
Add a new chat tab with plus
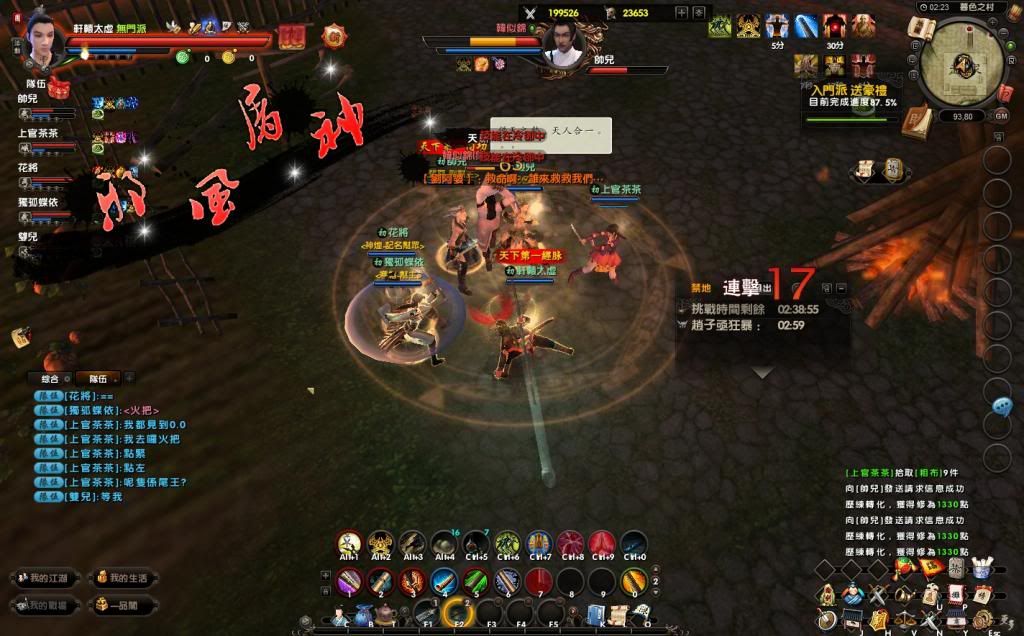tap(130, 378)
